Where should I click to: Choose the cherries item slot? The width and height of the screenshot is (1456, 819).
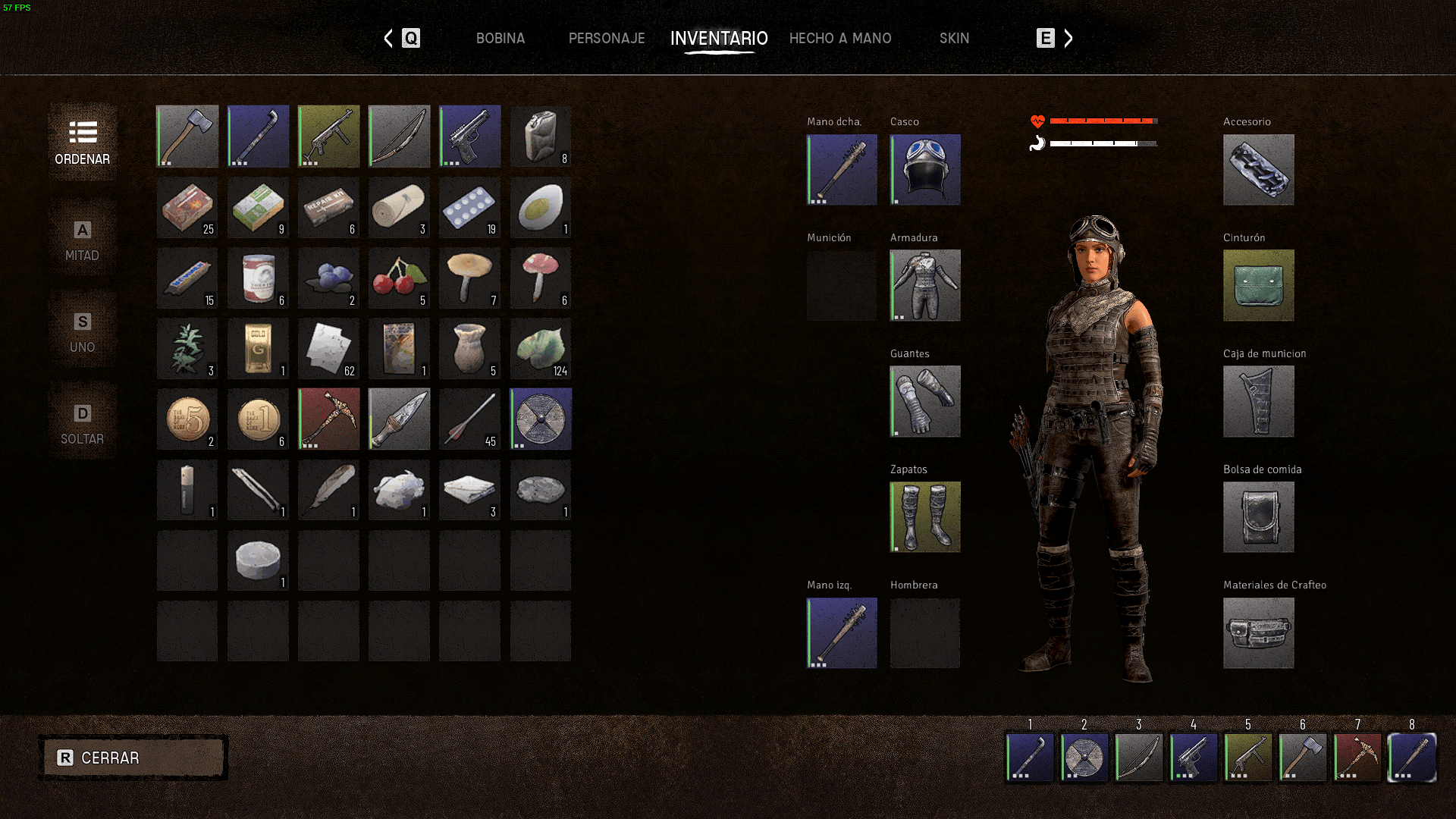pos(399,278)
